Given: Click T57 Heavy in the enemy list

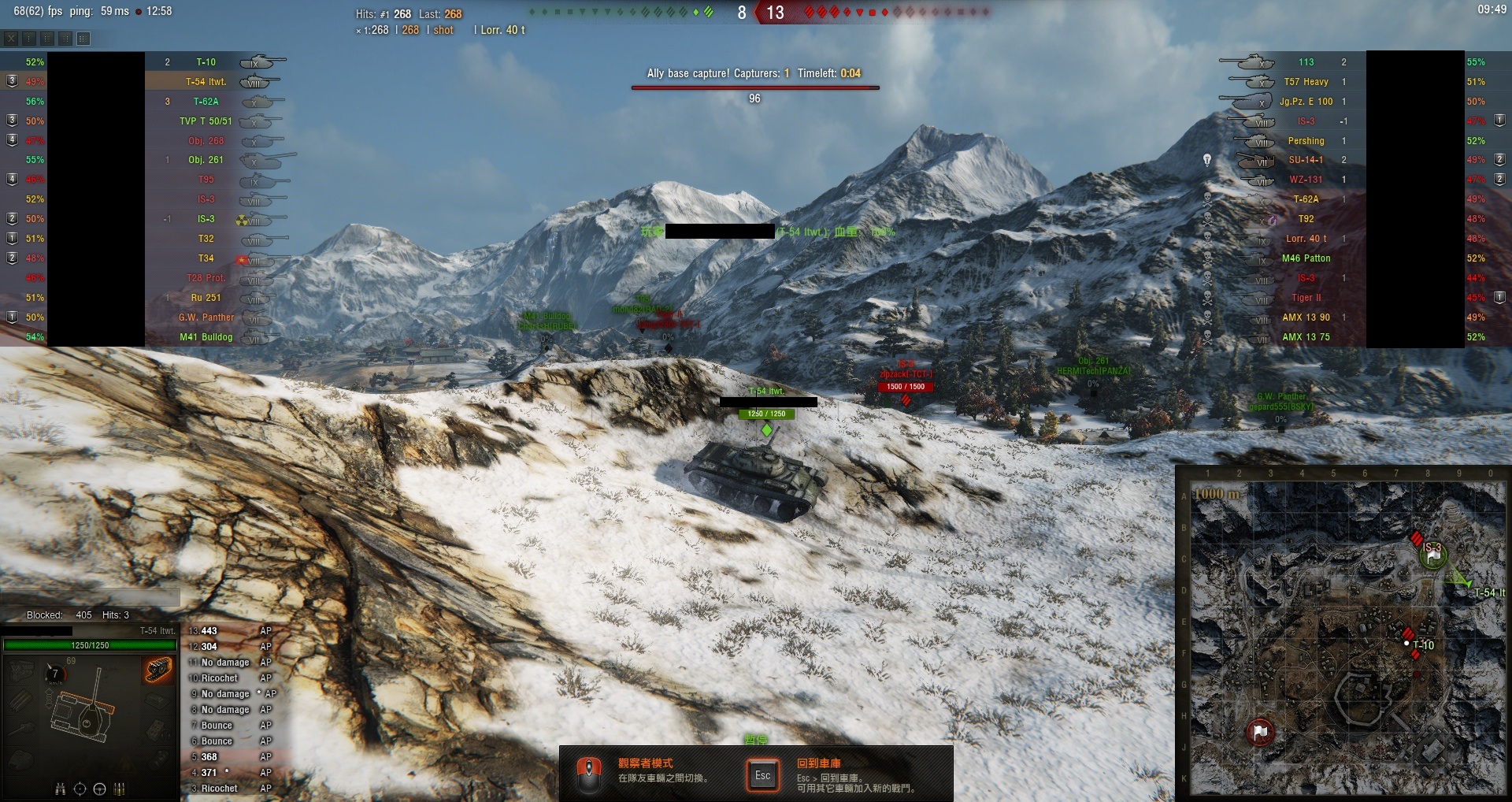Looking at the screenshot, I should pyautogui.click(x=1306, y=82).
